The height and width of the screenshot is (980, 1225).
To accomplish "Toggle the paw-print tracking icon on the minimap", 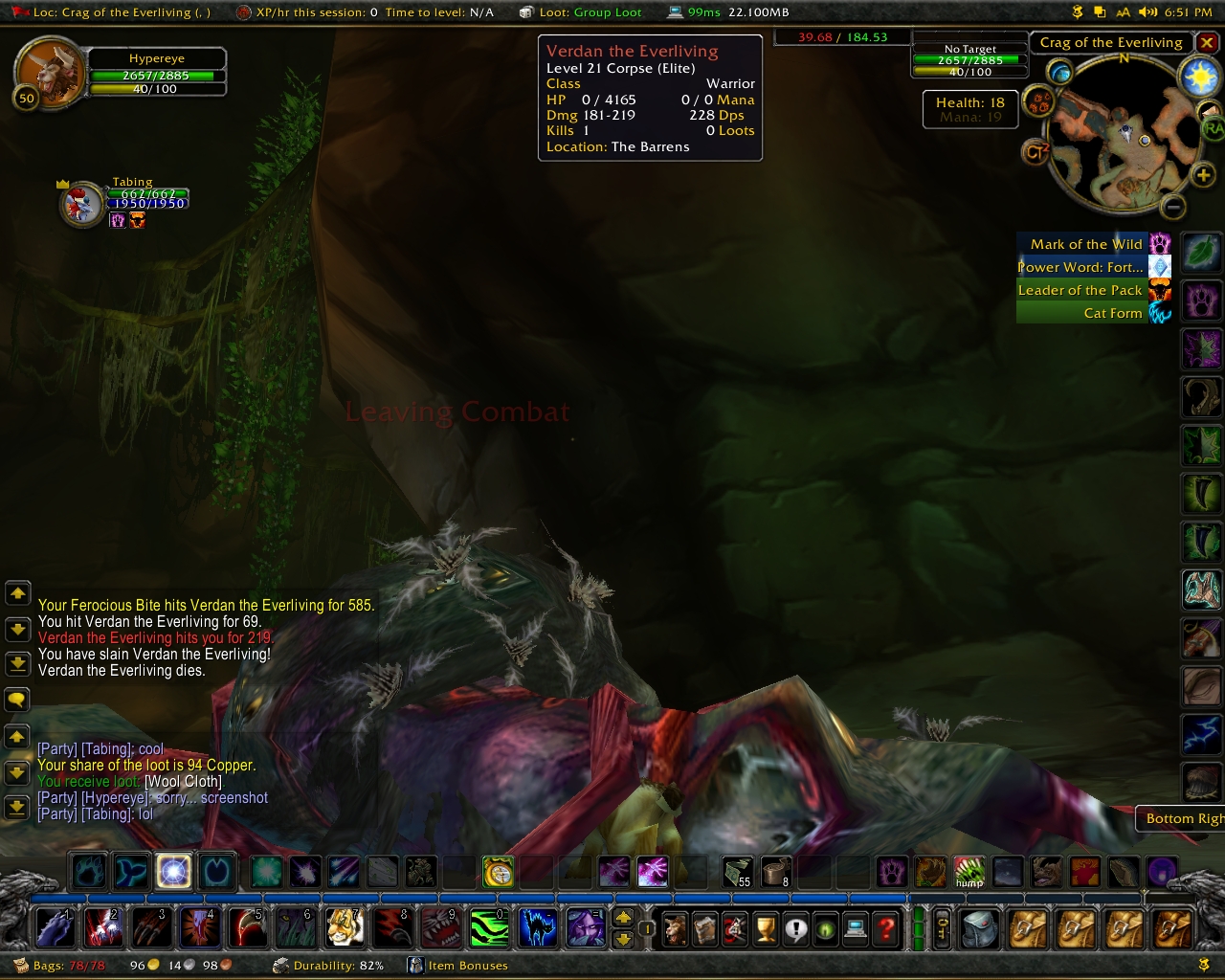I will [x=1039, y=101].
